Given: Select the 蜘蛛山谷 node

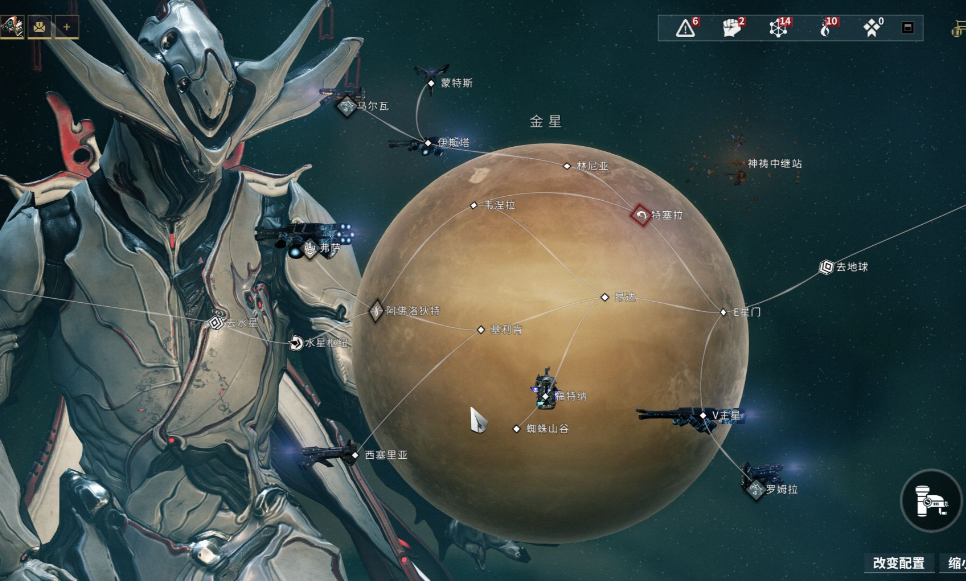Looking at the screenshot, I should [x=517, y=429].
